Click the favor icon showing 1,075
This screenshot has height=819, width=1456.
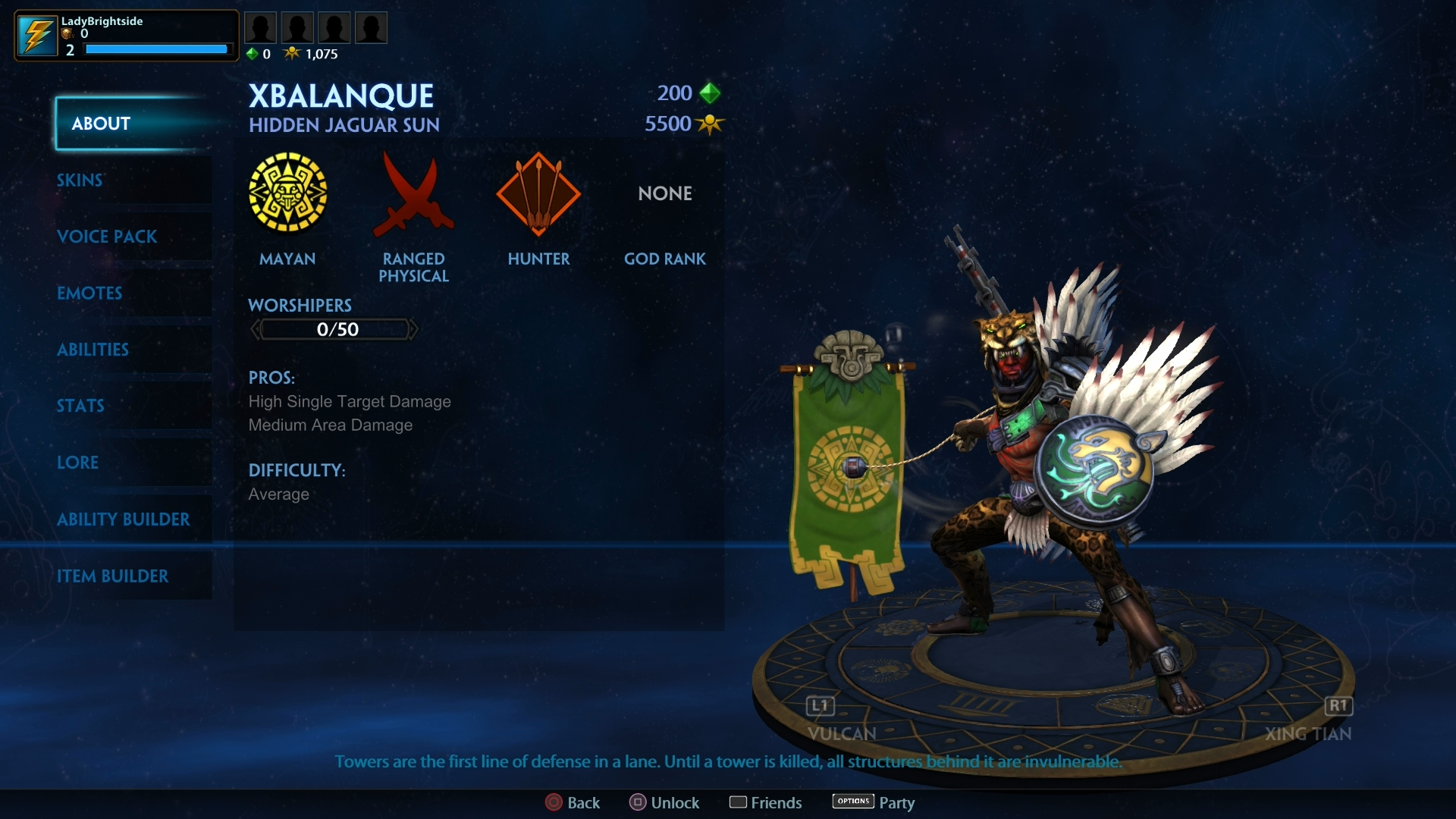coord(293,53)
